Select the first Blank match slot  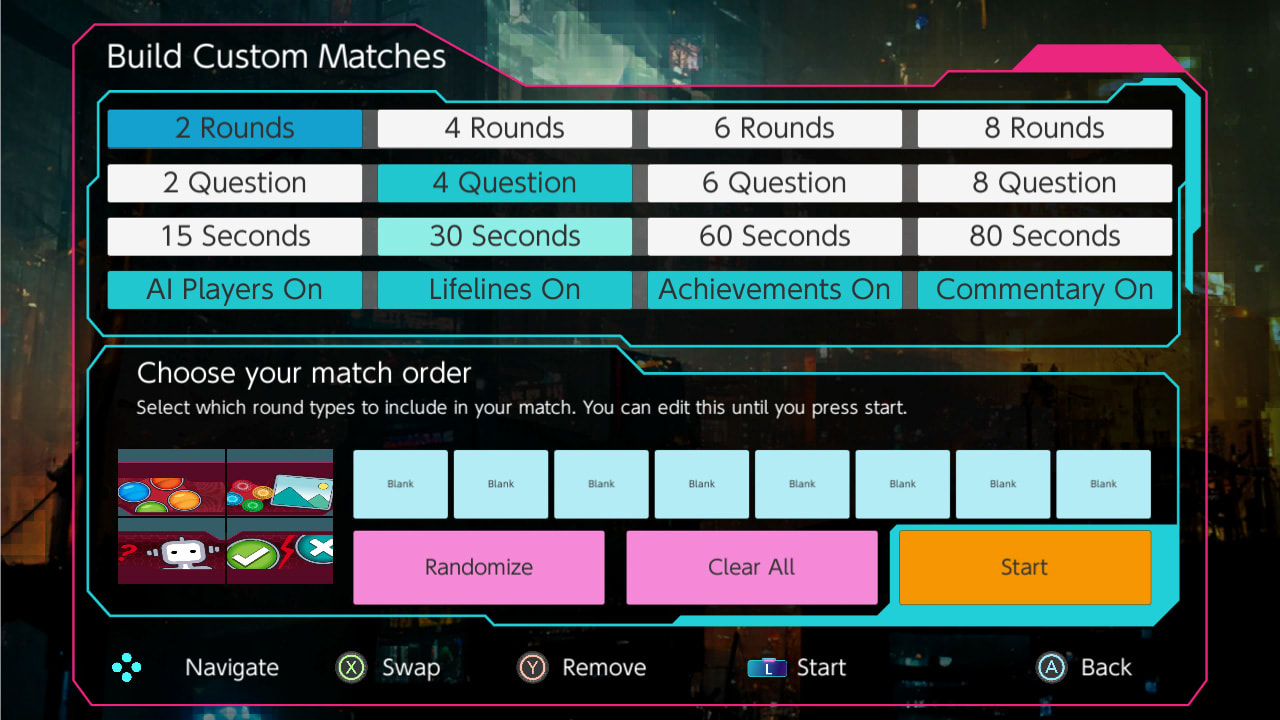point(400,484)
